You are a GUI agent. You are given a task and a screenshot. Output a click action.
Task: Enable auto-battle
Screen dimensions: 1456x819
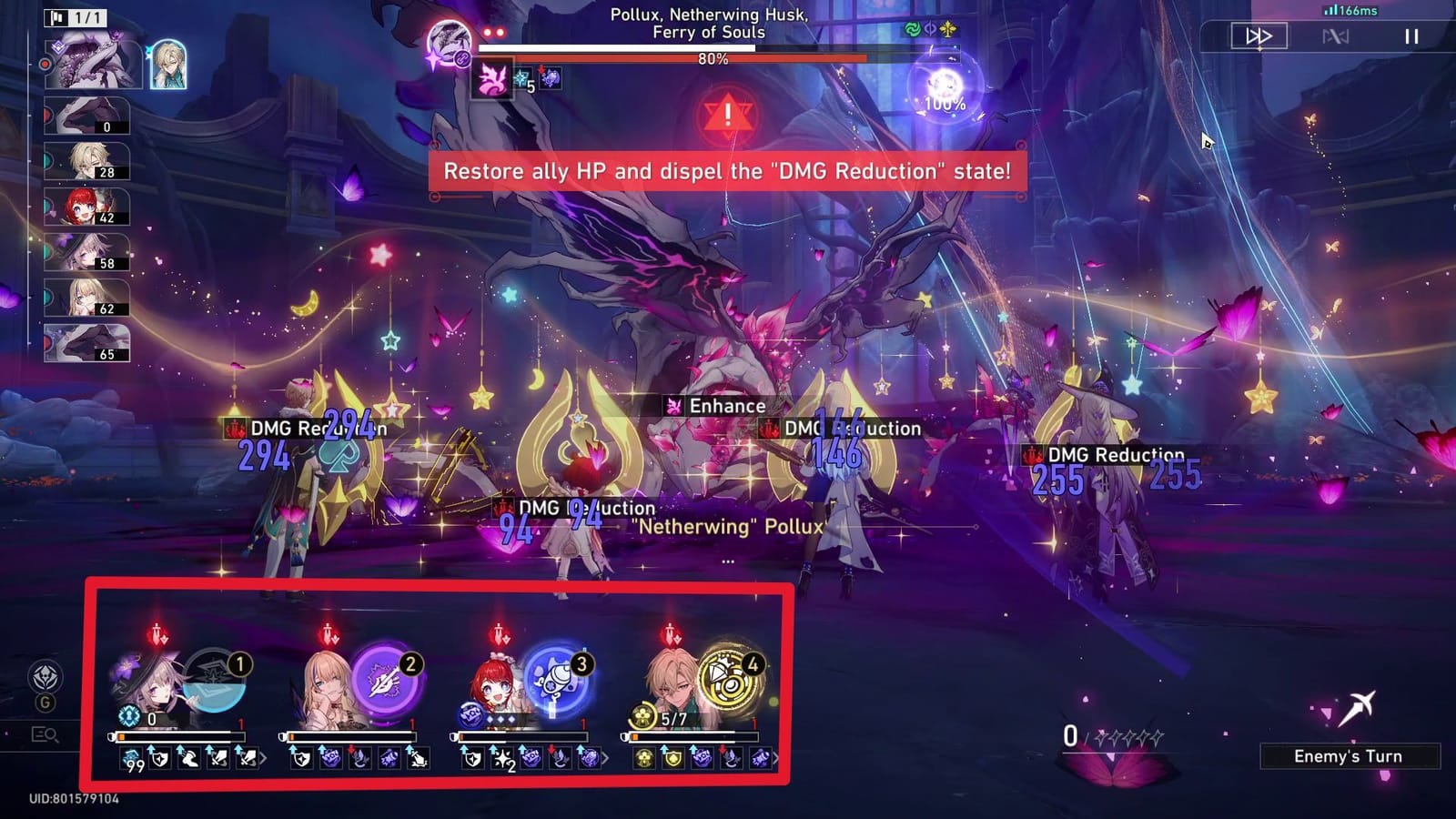[1334, 36]
